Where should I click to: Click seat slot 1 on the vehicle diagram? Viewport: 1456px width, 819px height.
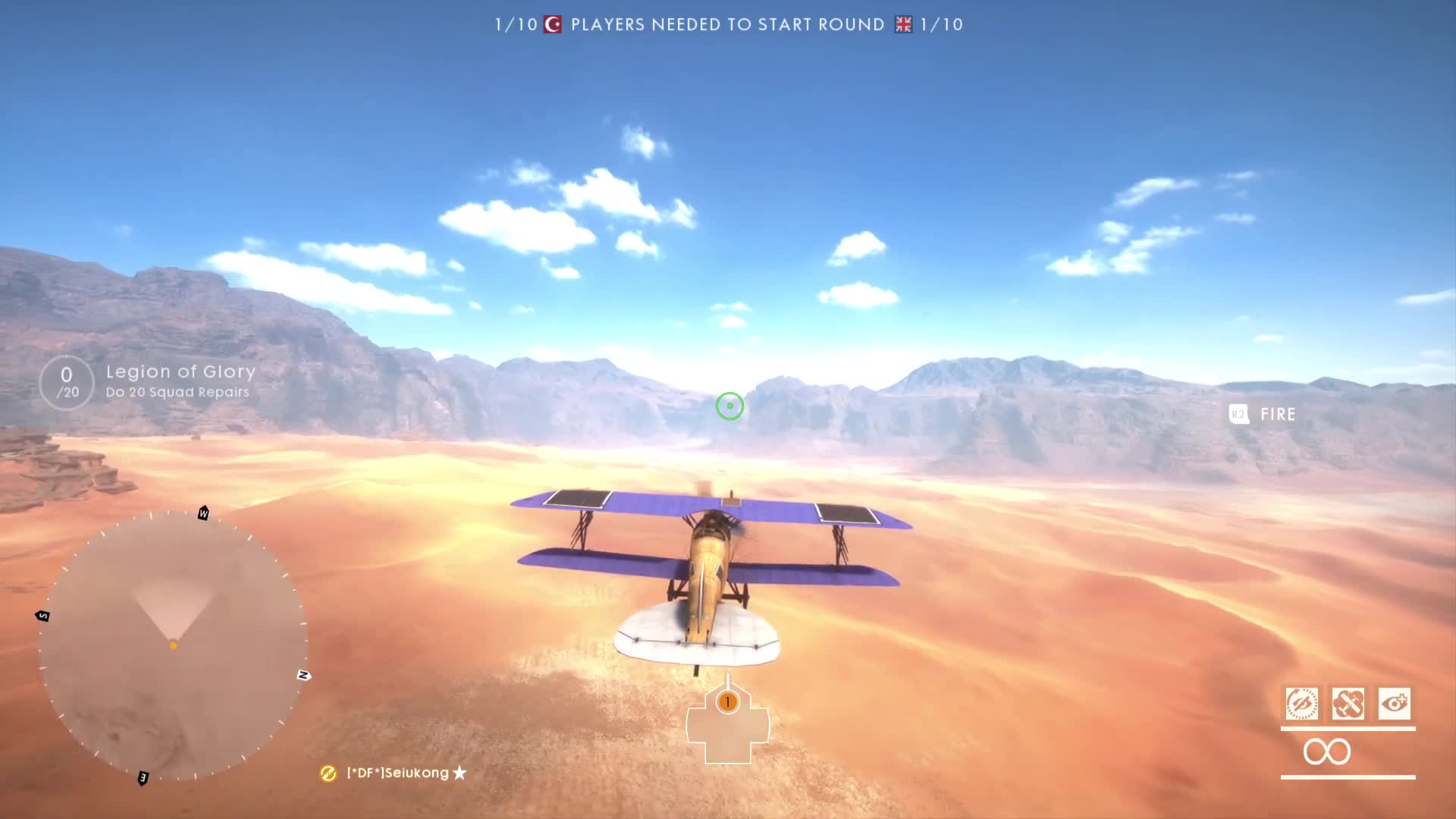(x=728, y=703)
